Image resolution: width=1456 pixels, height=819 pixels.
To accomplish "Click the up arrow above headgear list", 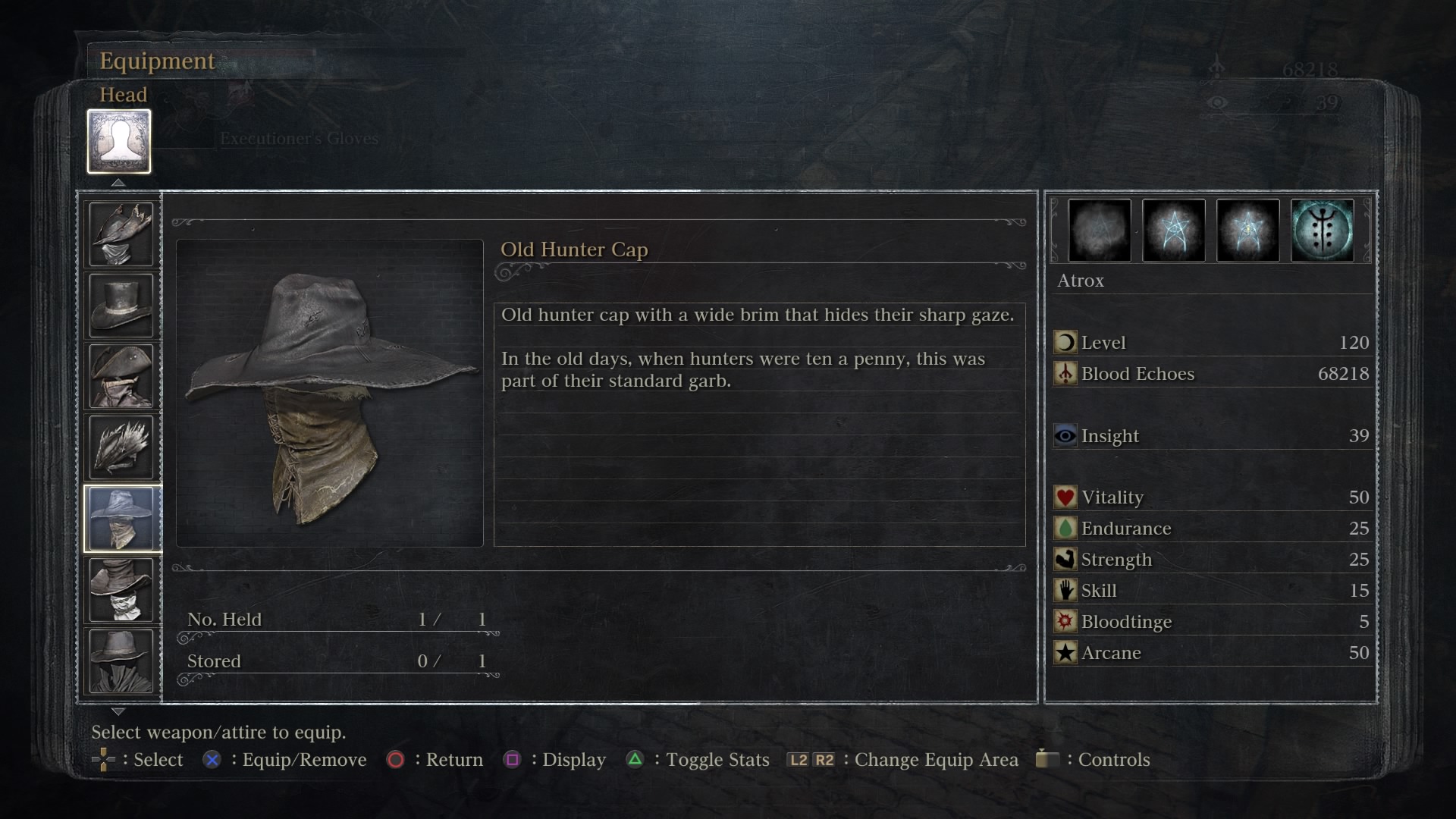I will 118,183.
